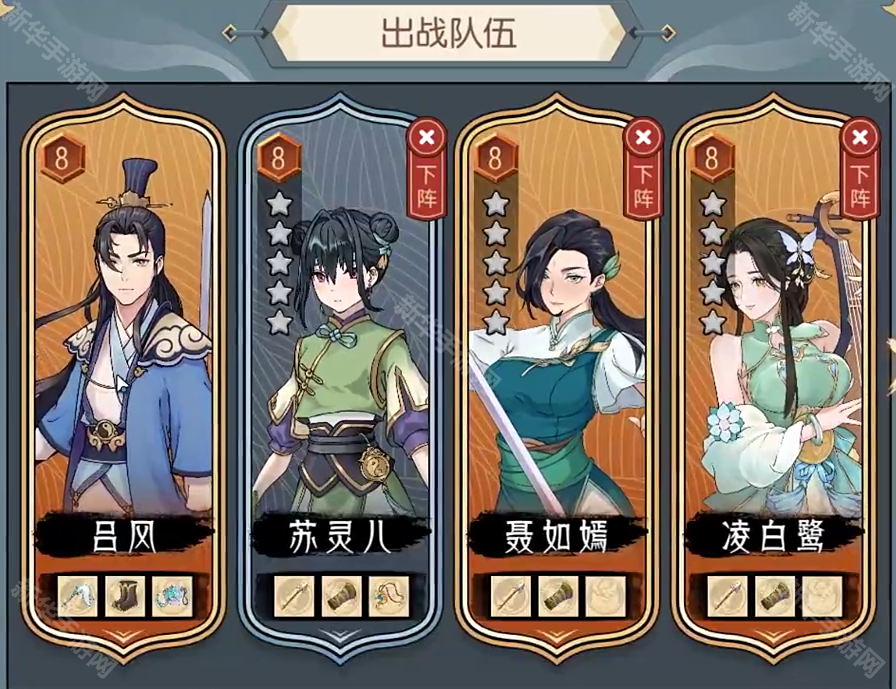Image resolution: width=896 pixels, height=689 pixels.
Task: Remove 苏灵儿 with her 下阵 button
Action: [426, 166]
